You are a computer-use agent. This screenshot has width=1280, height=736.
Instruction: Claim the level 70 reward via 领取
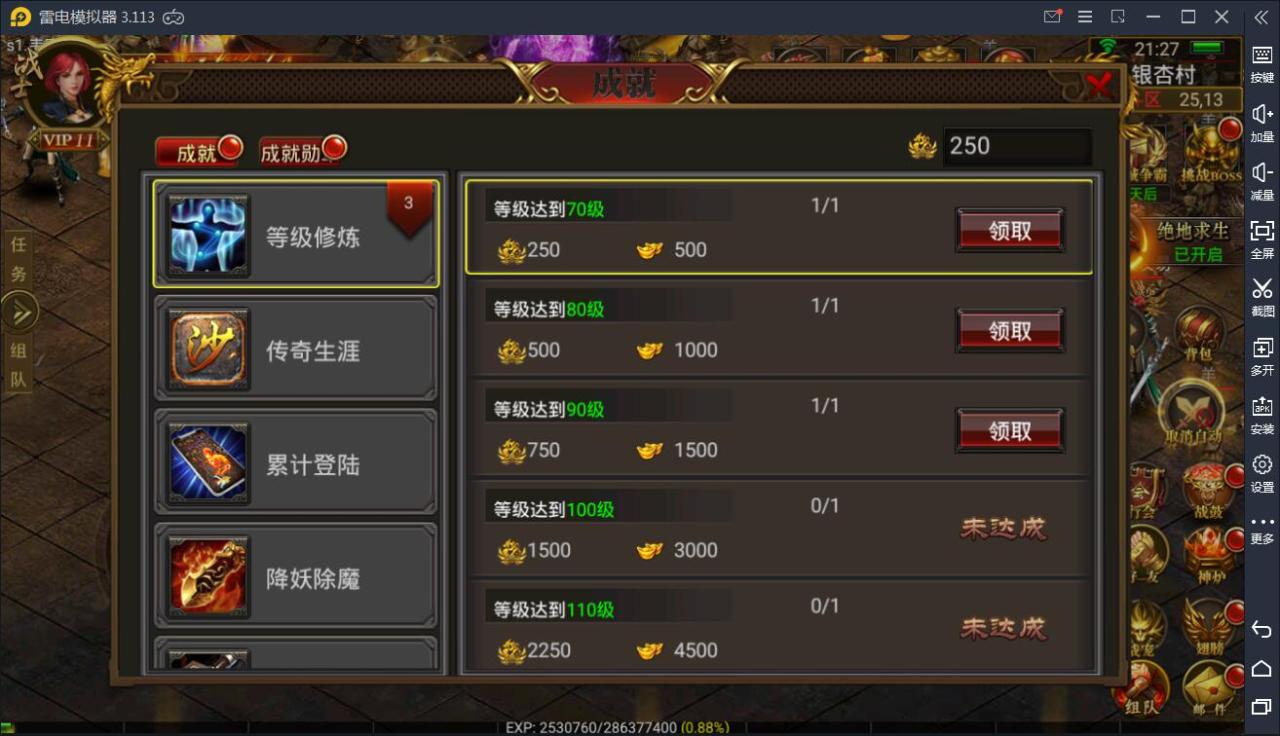tap(1009, 229)
